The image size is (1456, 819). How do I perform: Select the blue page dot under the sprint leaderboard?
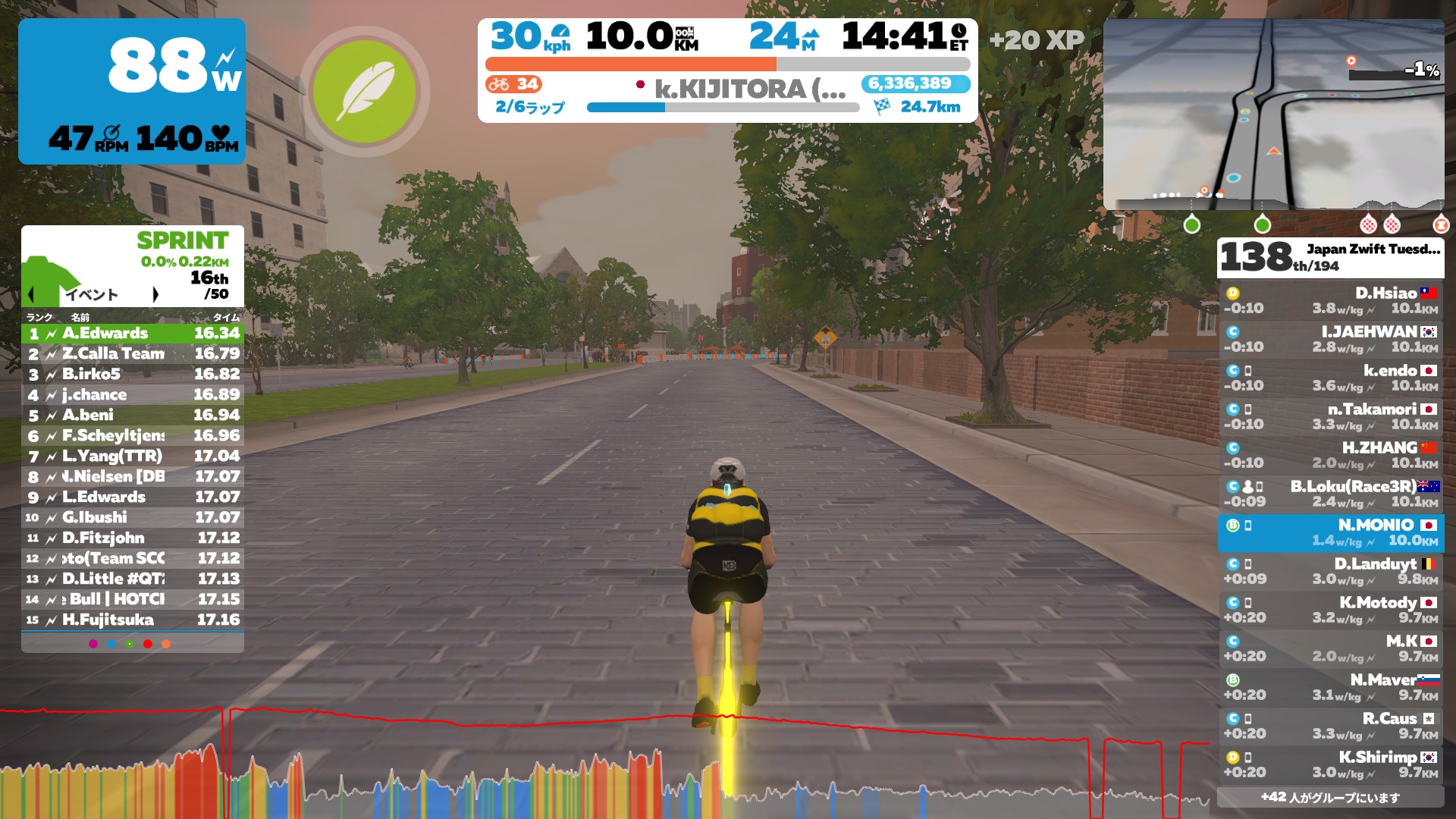tap(111, 644)
